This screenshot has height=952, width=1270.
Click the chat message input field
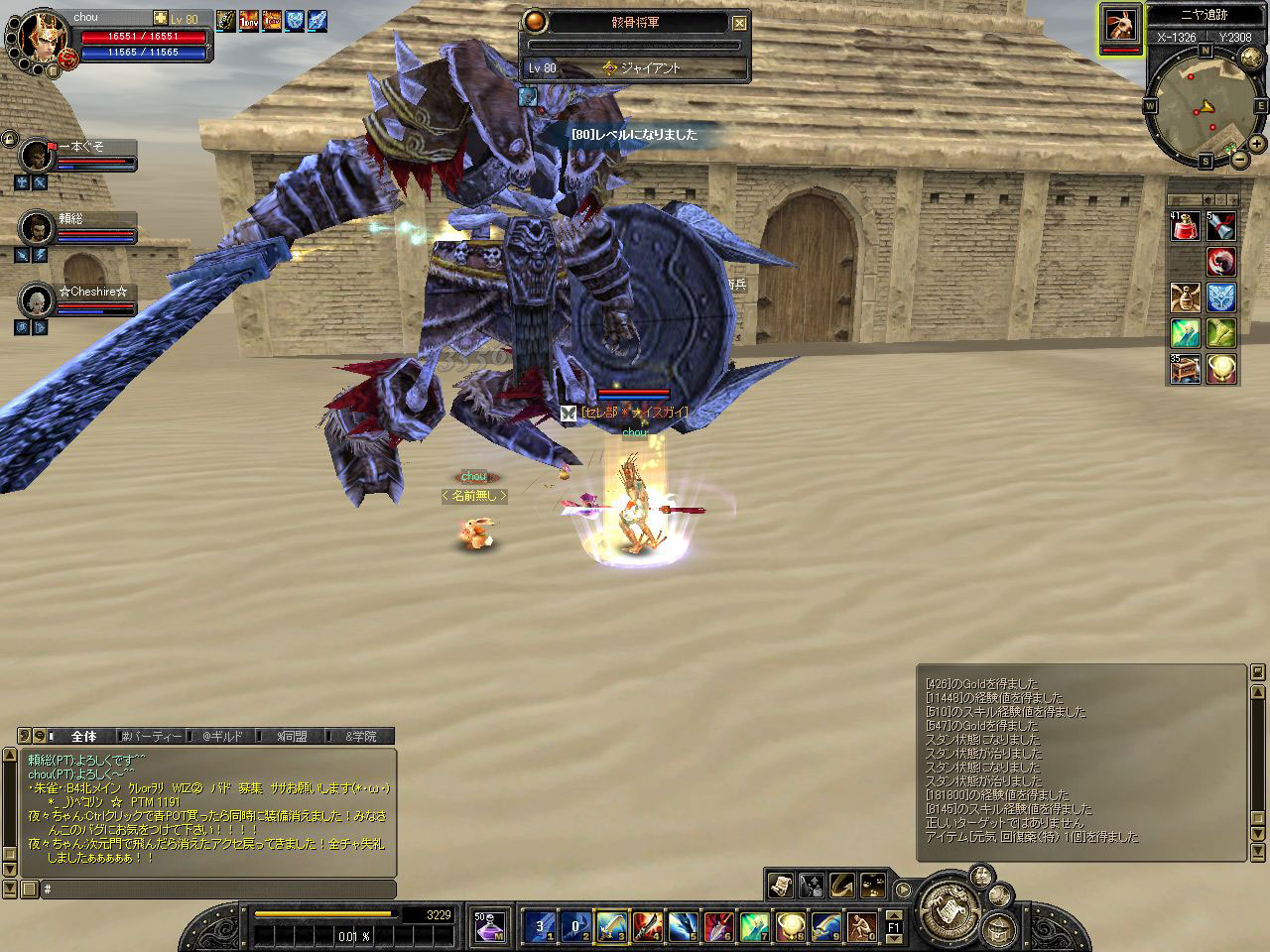[218, 890]
